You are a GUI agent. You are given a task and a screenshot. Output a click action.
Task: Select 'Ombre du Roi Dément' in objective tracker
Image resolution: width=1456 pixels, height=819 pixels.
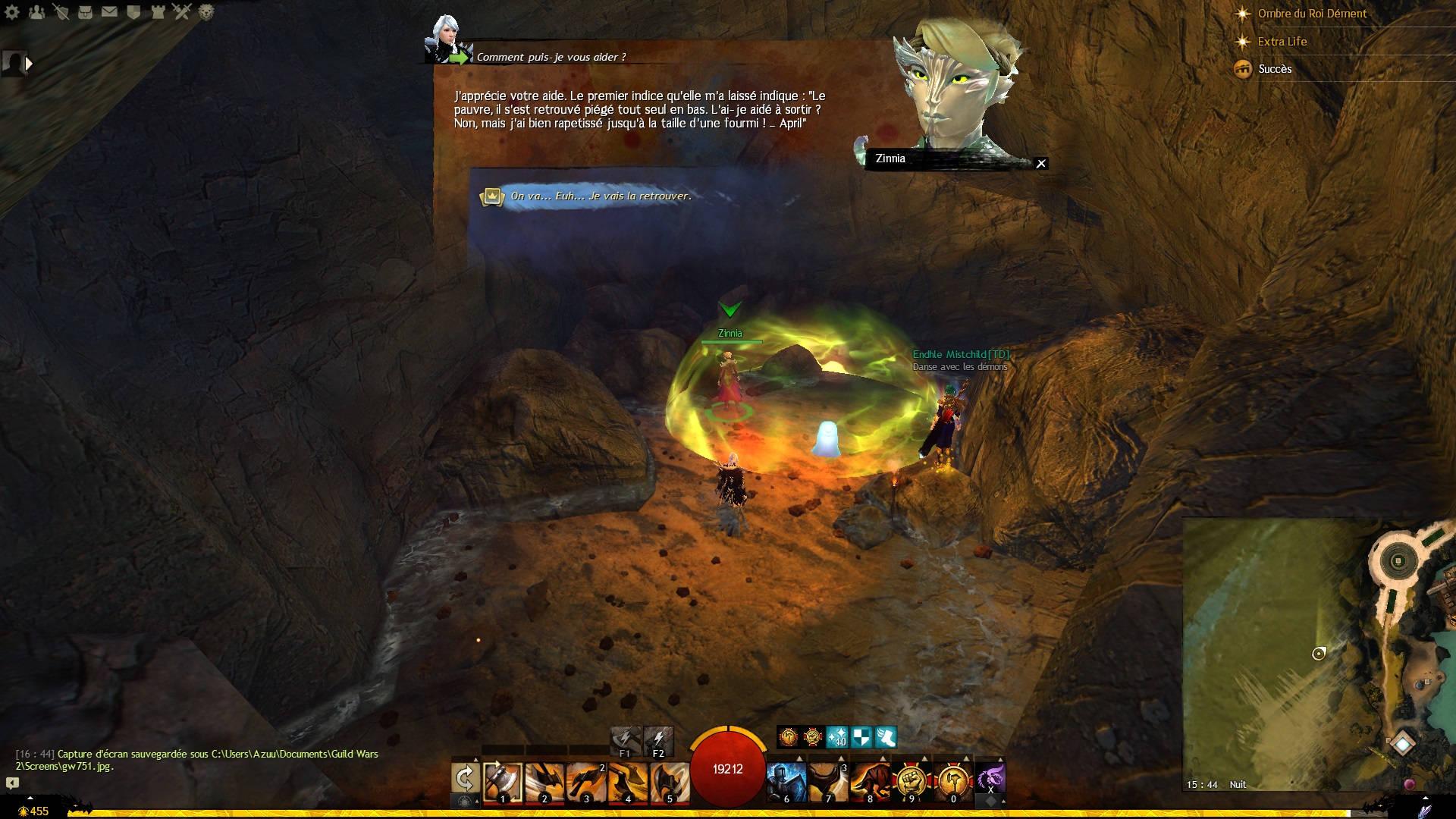click(x=1312, y=14)
